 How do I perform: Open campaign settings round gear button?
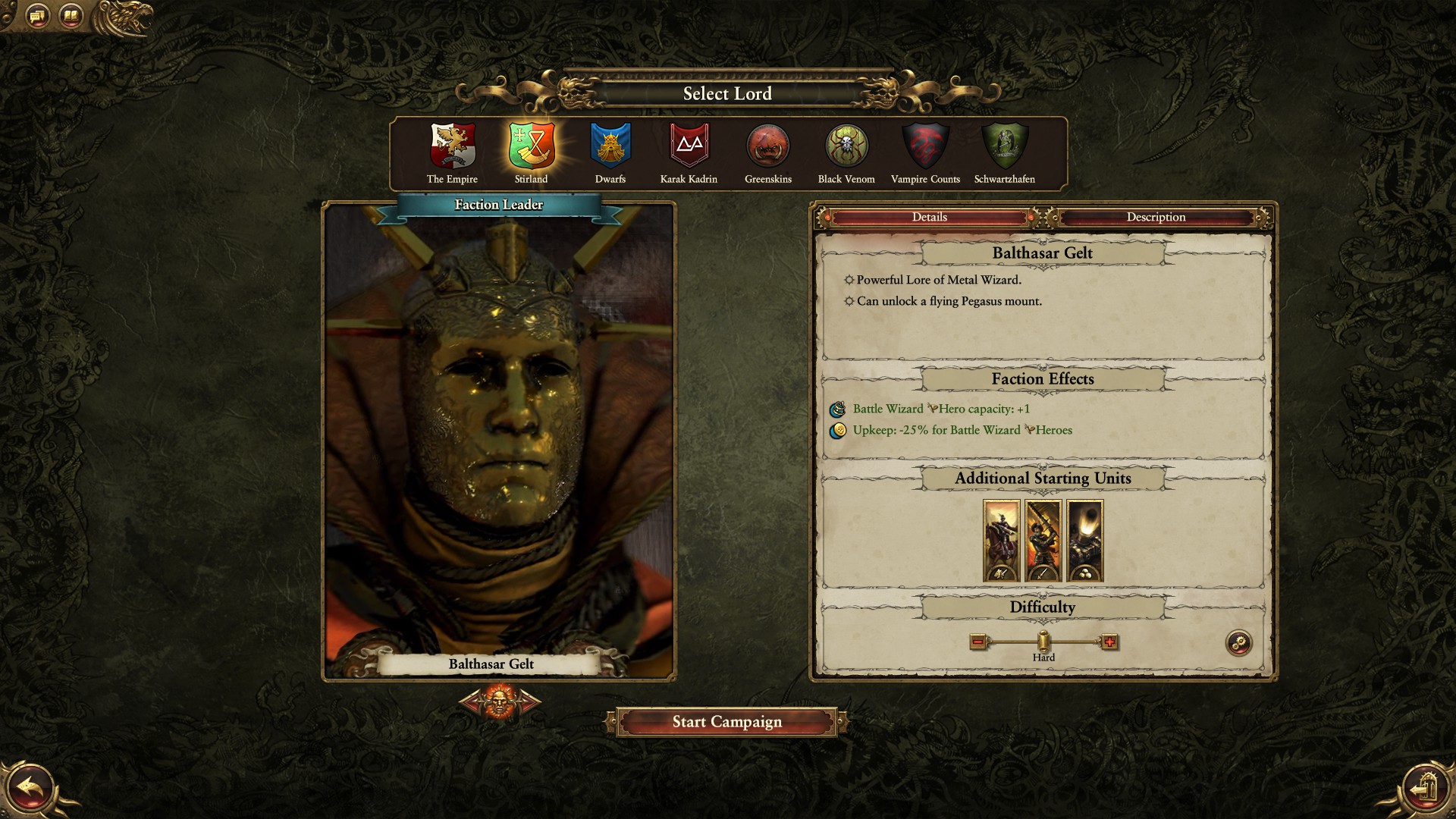point(1239,644)
